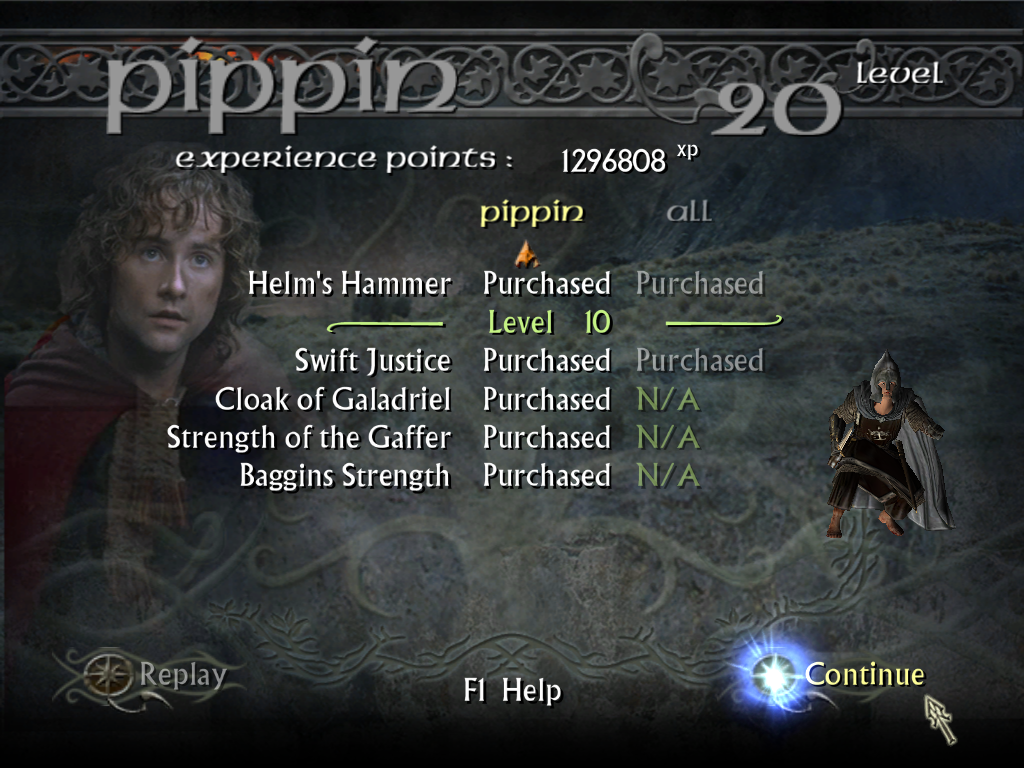Select the 'pippin' upgrades column
Screen dimensions: 1024x768
[x=531, y=213]
